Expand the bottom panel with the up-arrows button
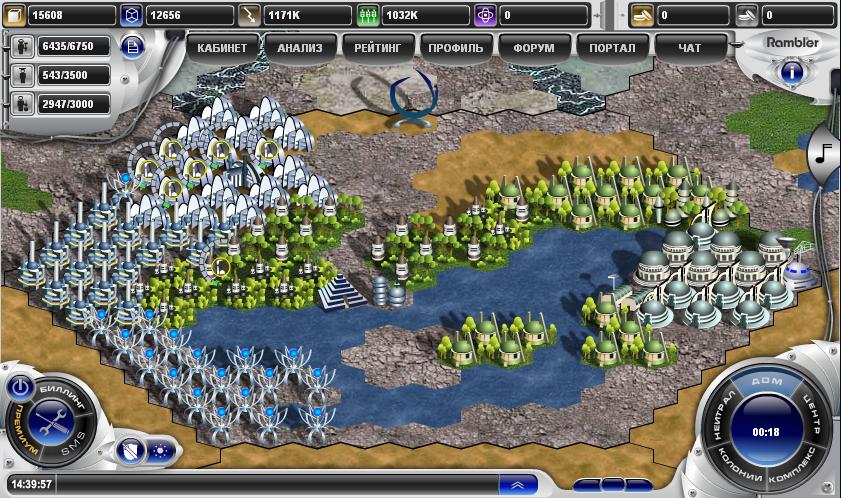This screenshot has height=498, width=841. 516,484
